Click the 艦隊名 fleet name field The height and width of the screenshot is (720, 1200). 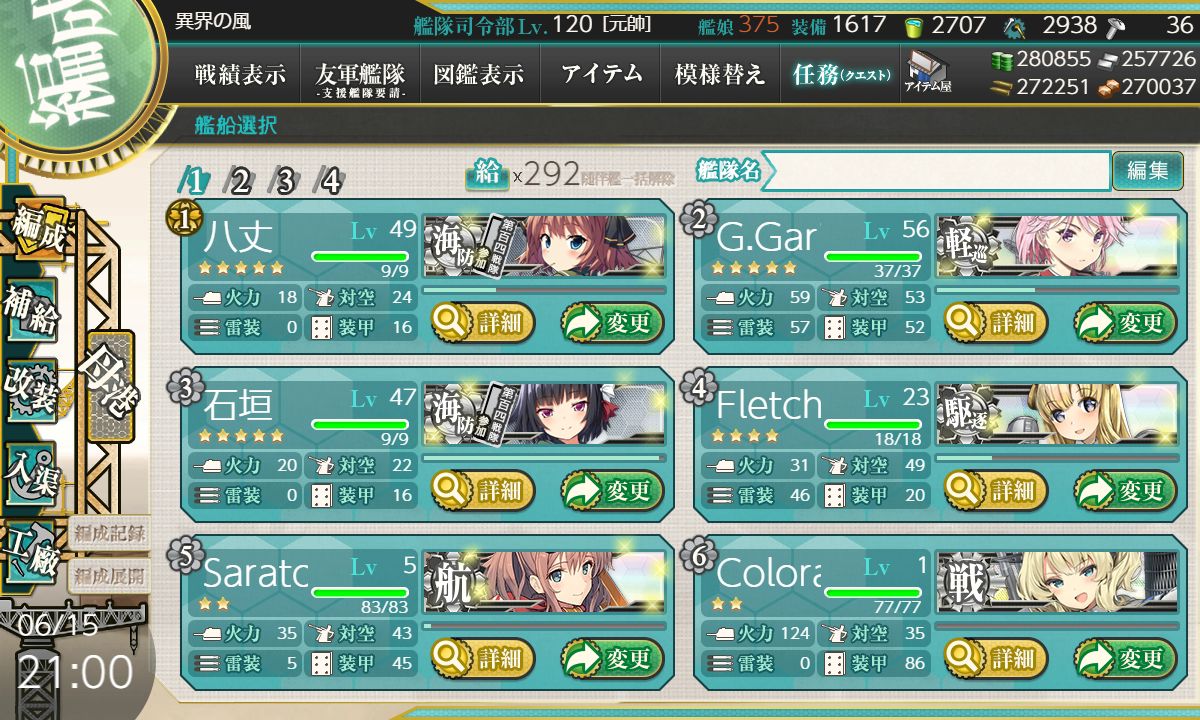coord(935,171)
